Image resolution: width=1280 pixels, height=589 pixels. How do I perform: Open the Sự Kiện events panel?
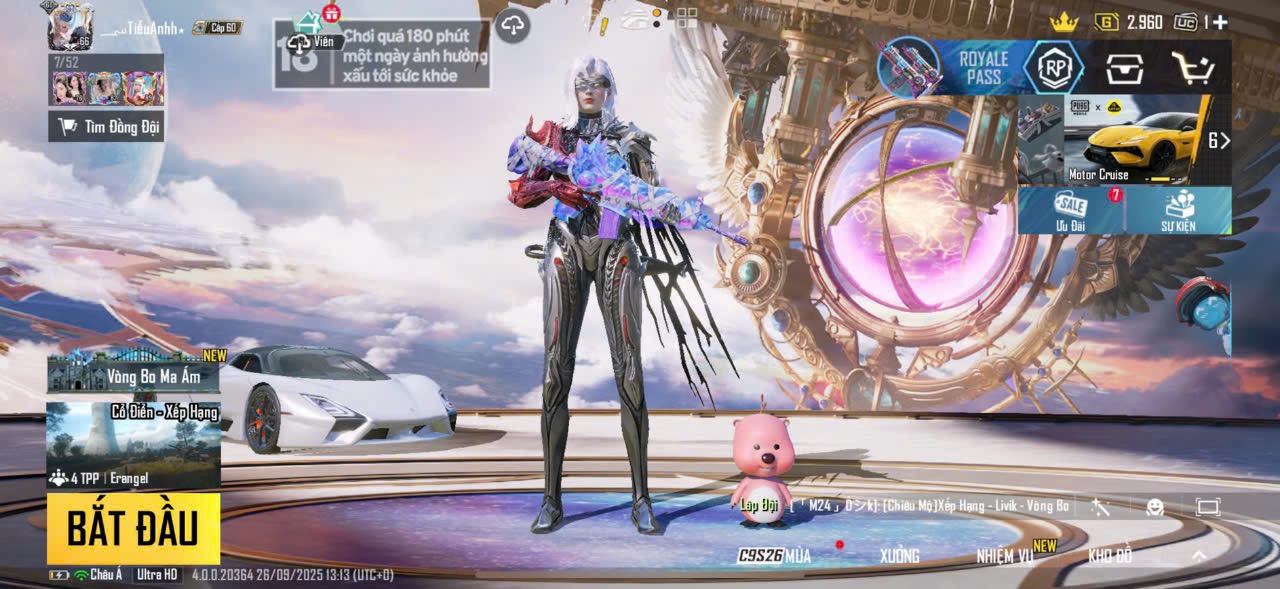click(1178, 210)
